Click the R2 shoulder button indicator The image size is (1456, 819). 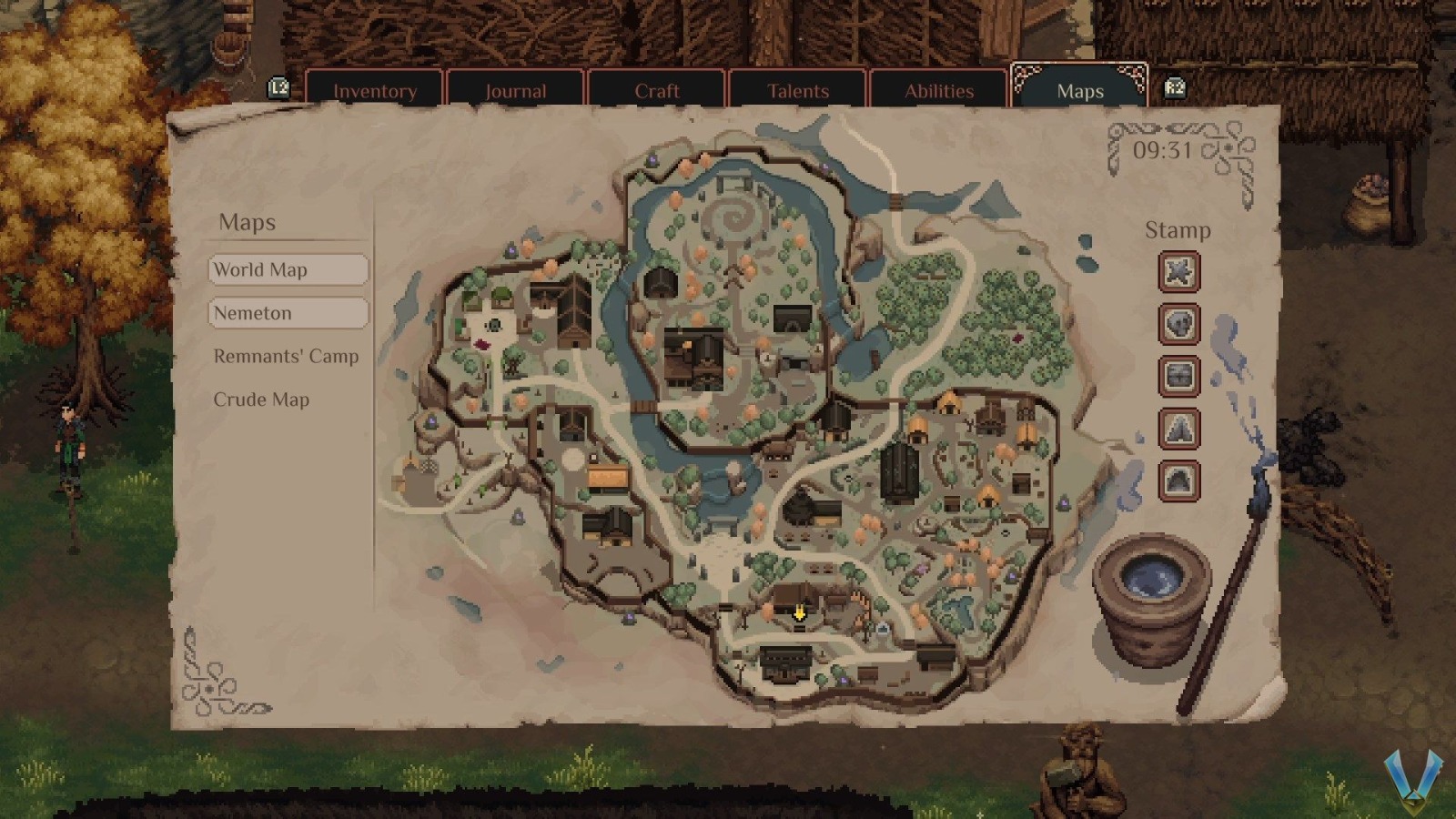[x=1174, y=88]
